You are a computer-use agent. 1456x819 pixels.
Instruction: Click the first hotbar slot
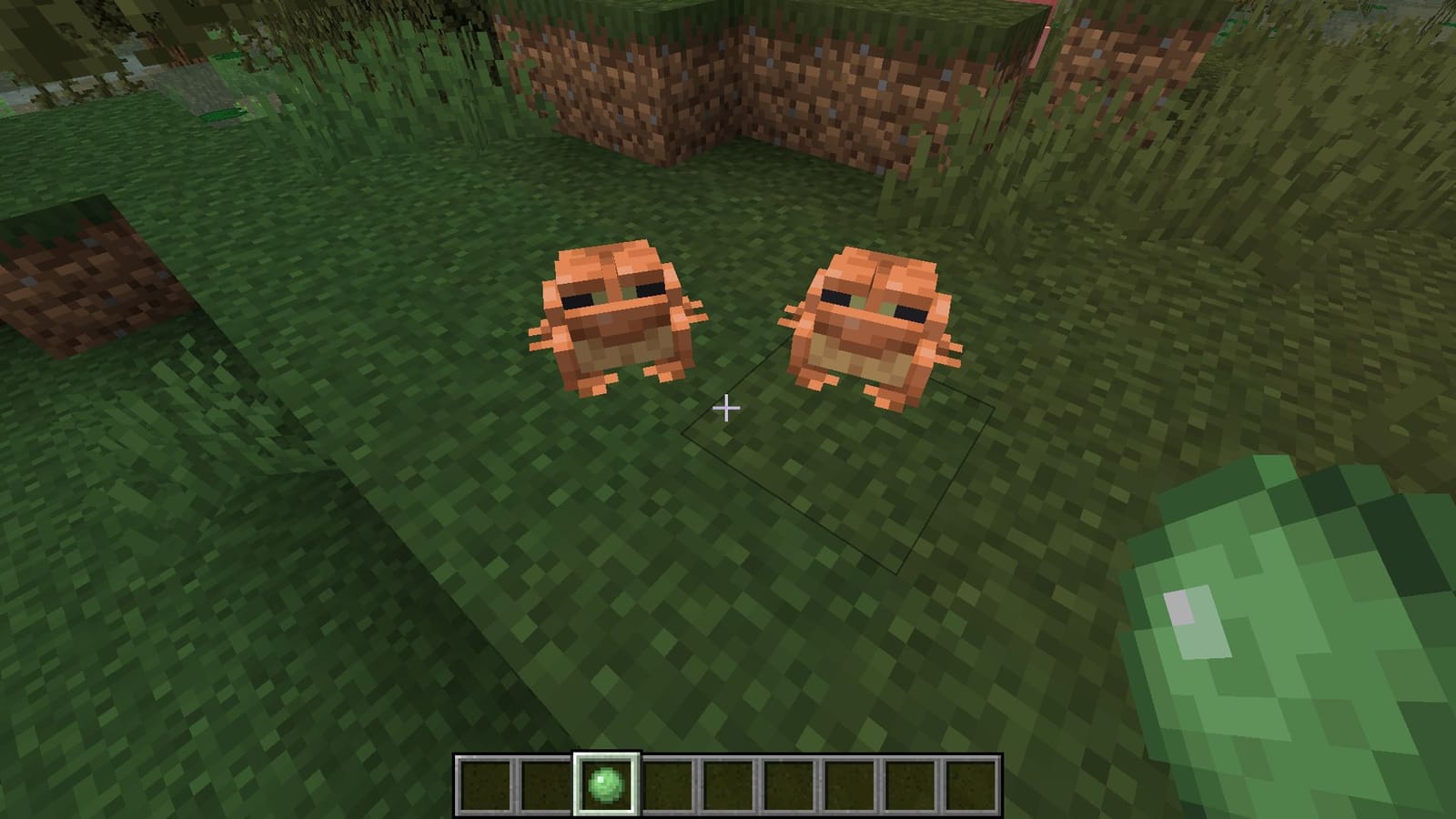pyautogui.click(x=485, y=784)
